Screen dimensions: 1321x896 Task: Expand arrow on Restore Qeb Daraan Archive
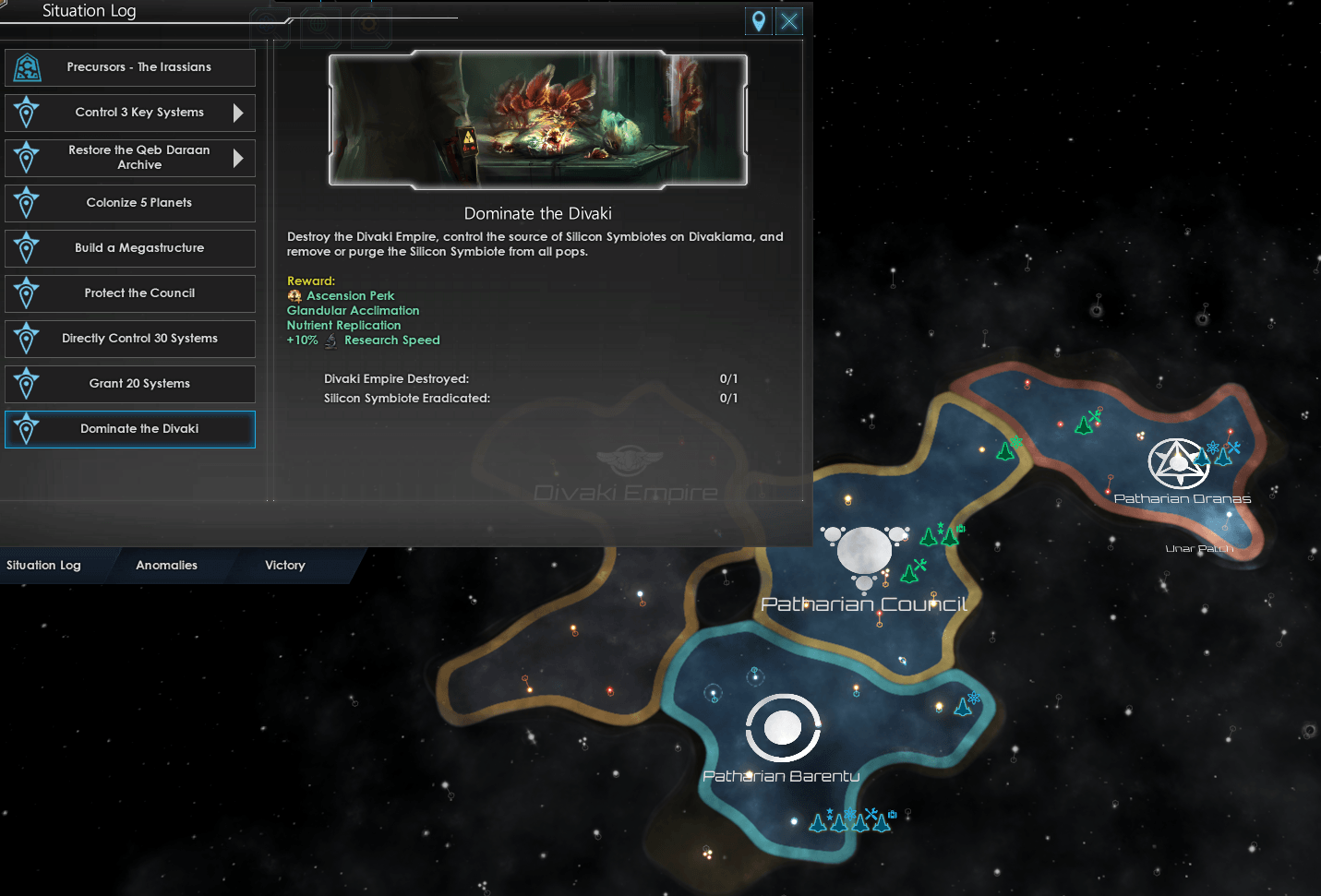point(238,158)
